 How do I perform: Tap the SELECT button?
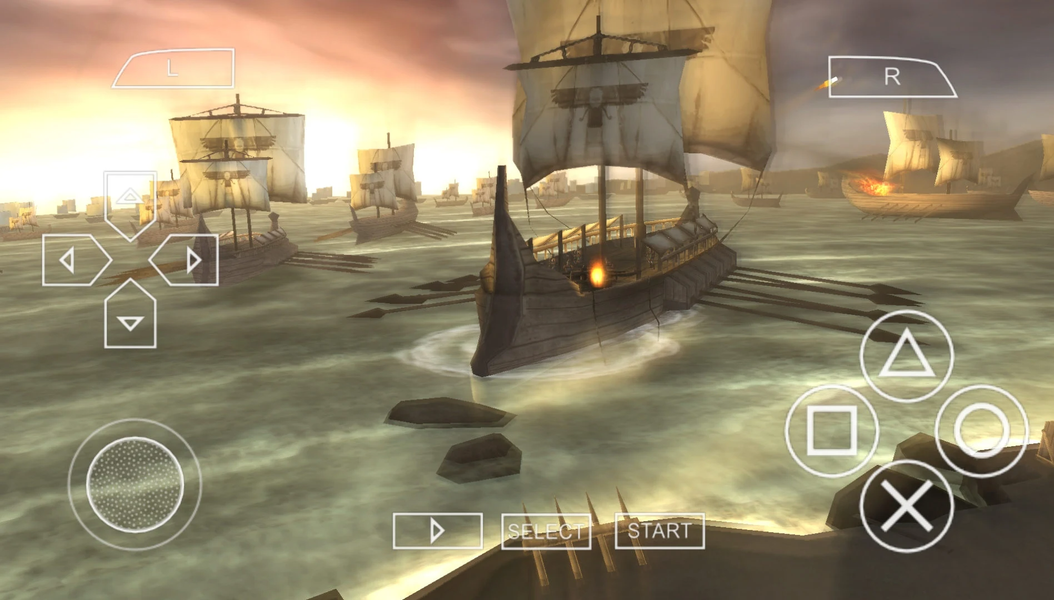point(545,531)
